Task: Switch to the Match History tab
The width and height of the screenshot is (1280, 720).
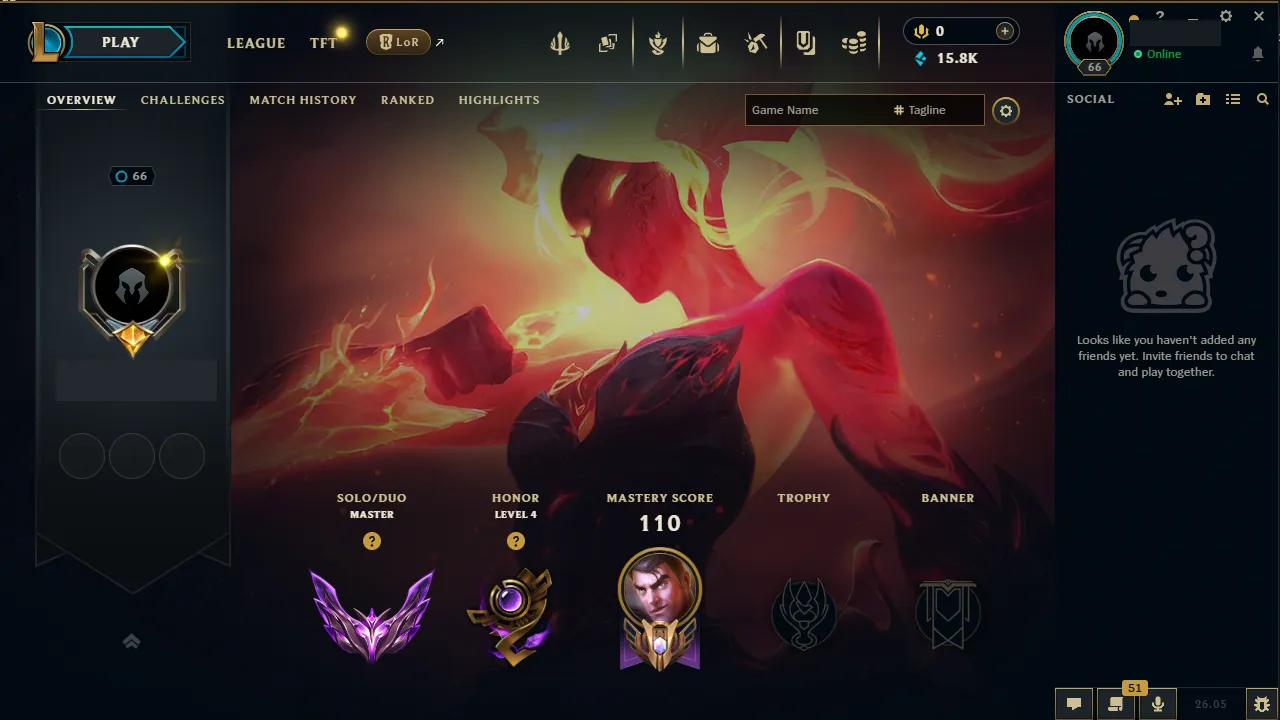Action: click(303, 100)
